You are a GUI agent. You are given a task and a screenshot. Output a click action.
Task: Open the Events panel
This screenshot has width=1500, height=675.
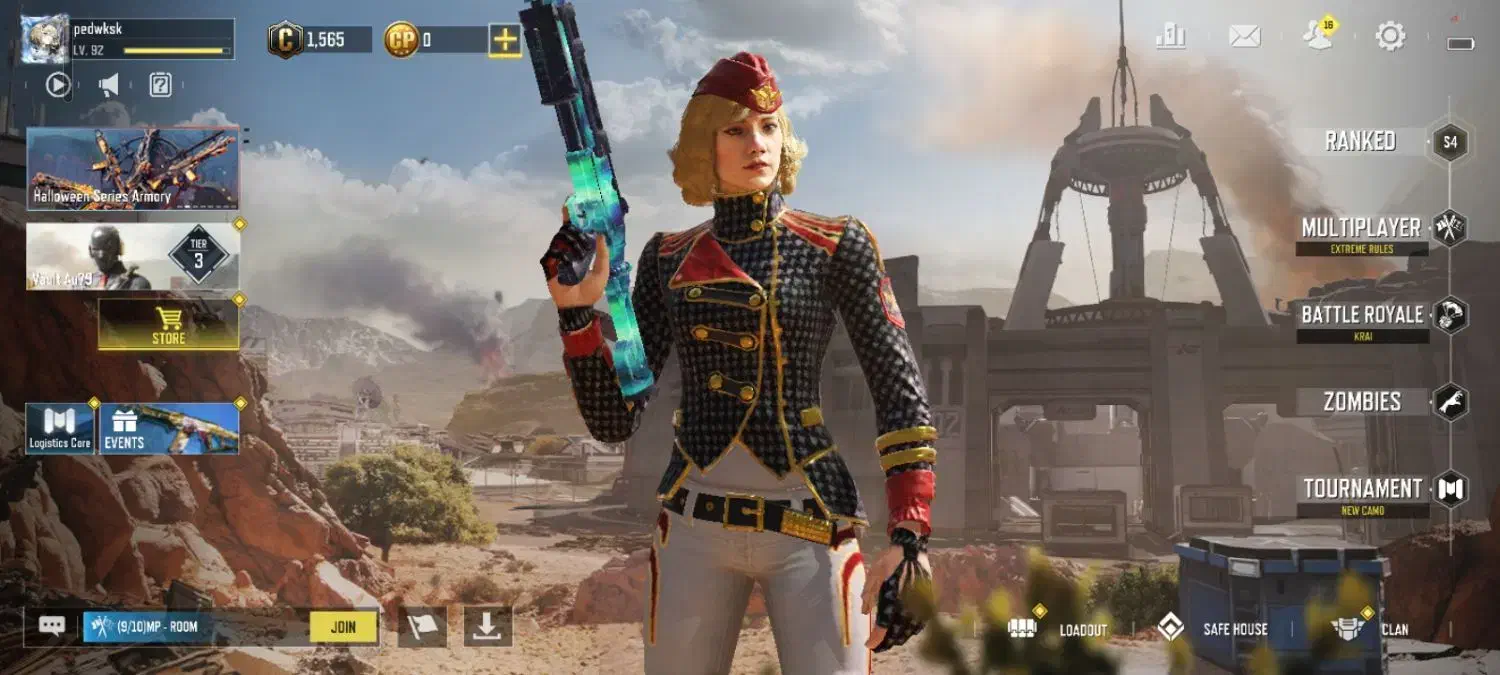(168, 428)
